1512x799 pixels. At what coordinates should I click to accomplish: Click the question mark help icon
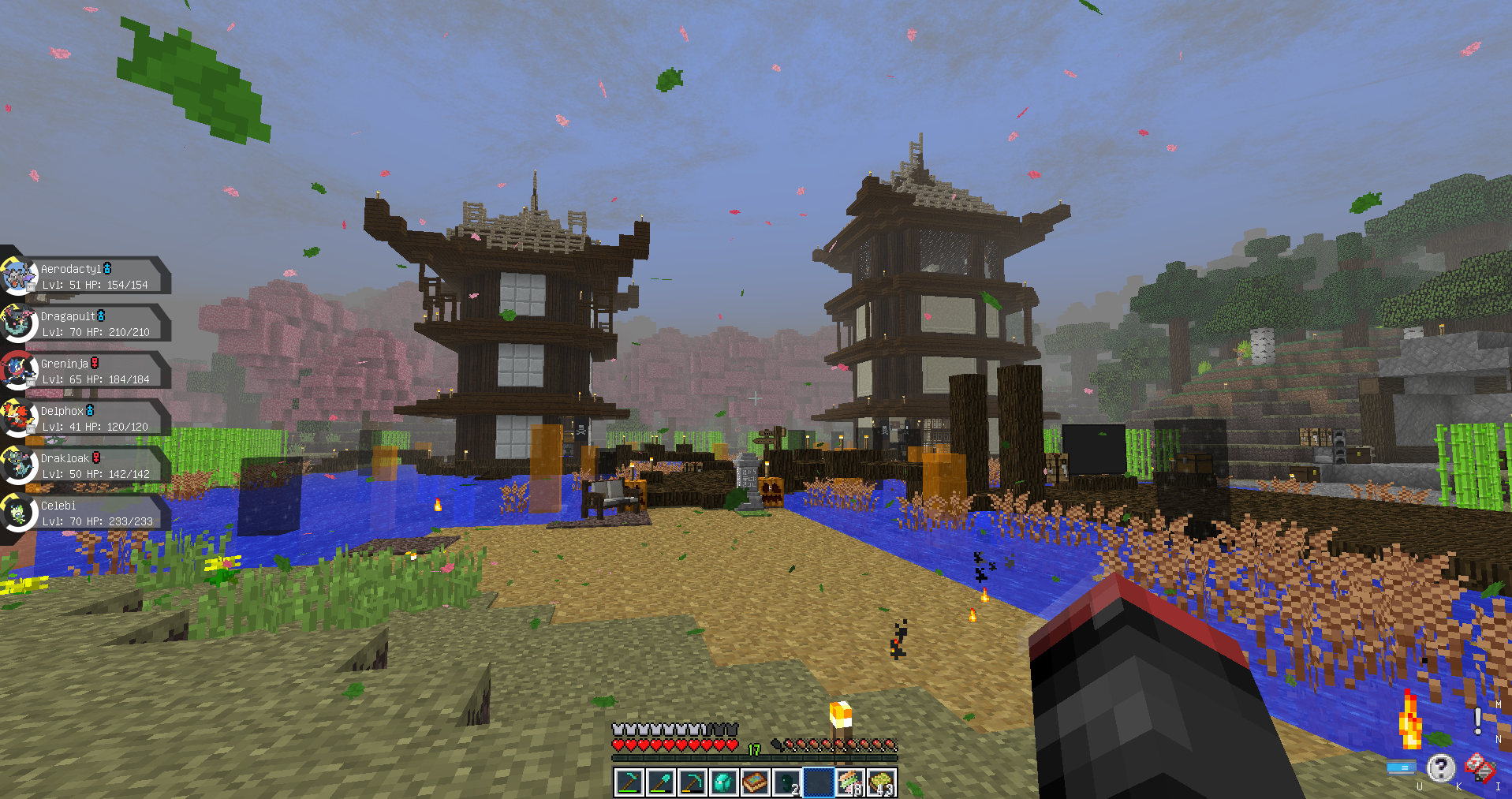tap(1442, 767)
